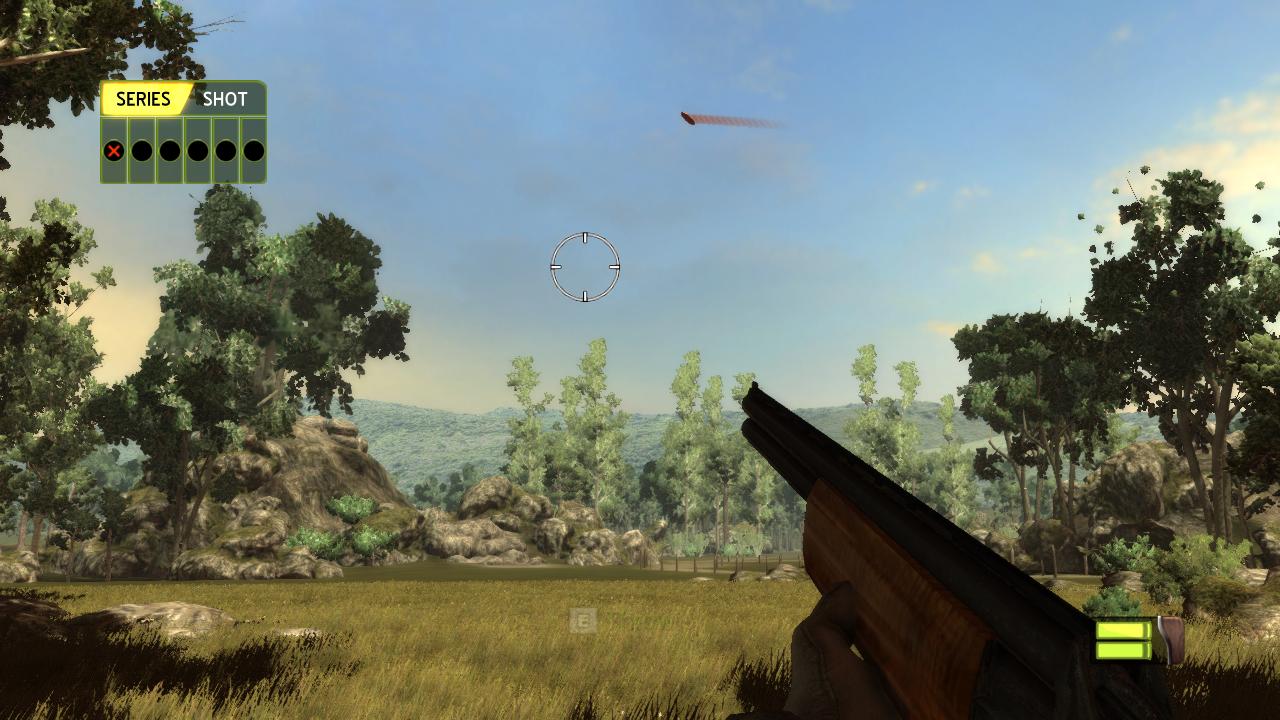Switch to the SHOT tab
This screenshot has width=1280, height=720.
point(225,99)
